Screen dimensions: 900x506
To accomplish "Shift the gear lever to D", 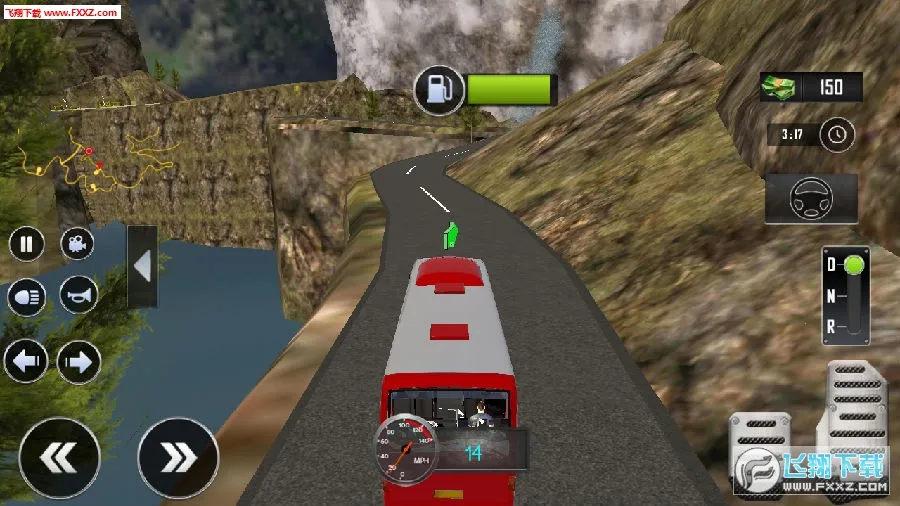I will (851, 266).
